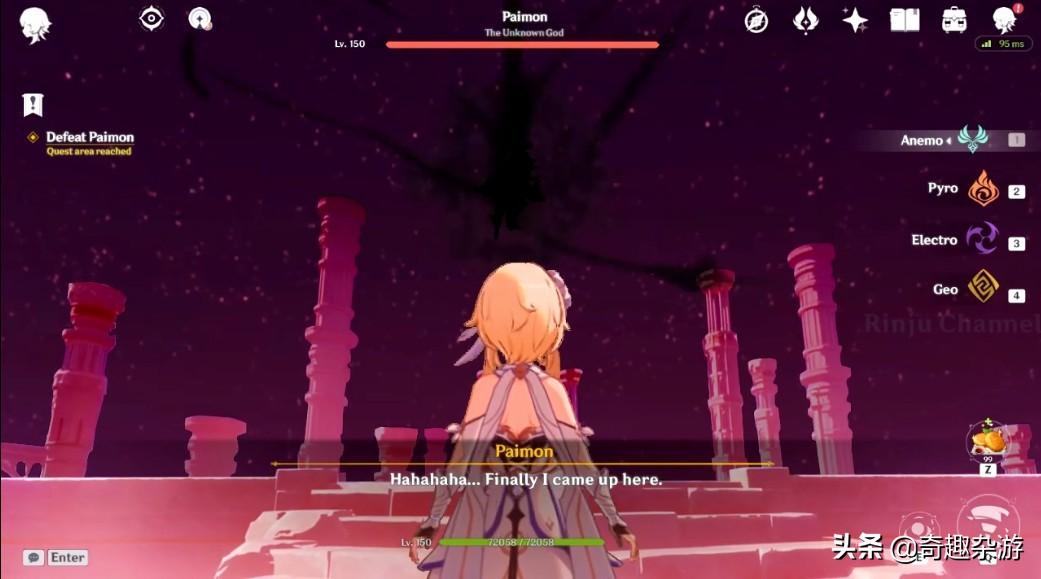Open the briefcase icon in the top bar
This screenshot has width=1041, height=579.
coord(954,20)
